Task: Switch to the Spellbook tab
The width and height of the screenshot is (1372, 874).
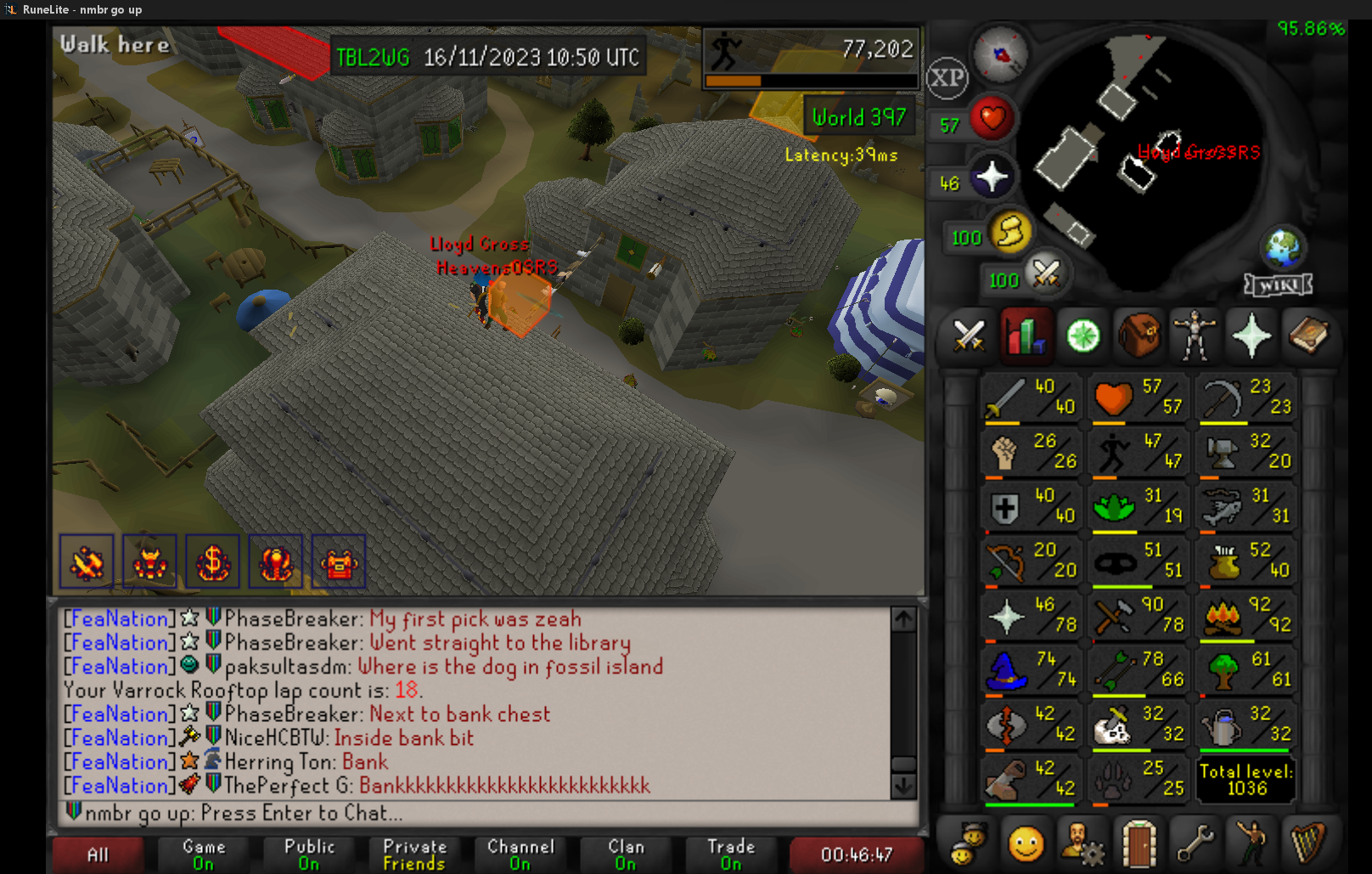Action: [x=1307, y=336]
